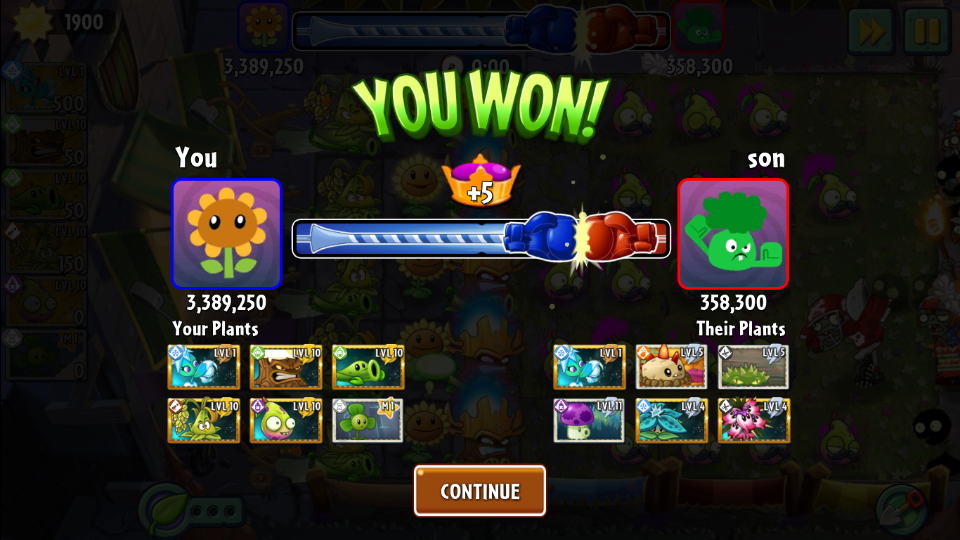Continue past the You Won screen

(x=480, y=491)
